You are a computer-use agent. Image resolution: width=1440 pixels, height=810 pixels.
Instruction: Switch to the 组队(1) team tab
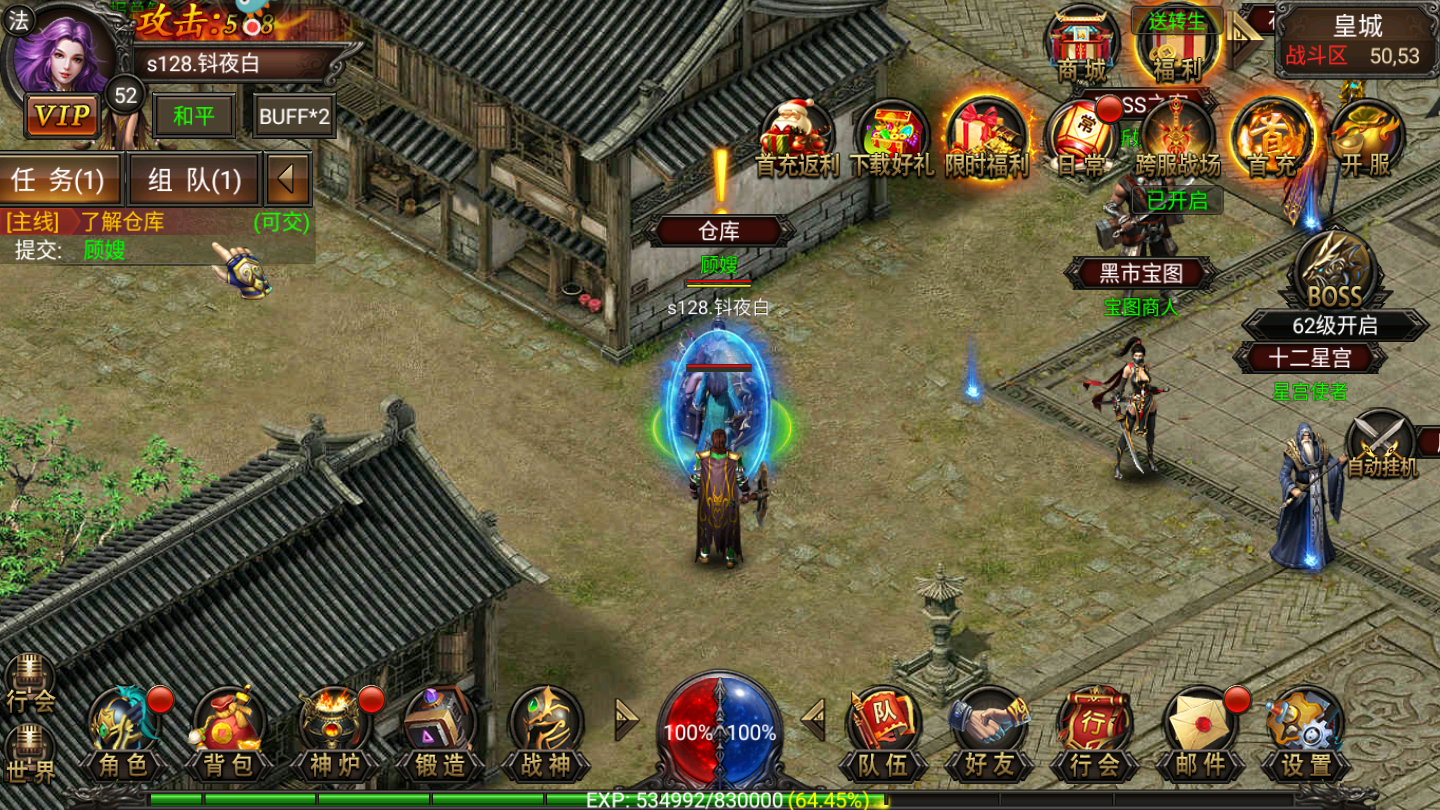tap(192, 180)
